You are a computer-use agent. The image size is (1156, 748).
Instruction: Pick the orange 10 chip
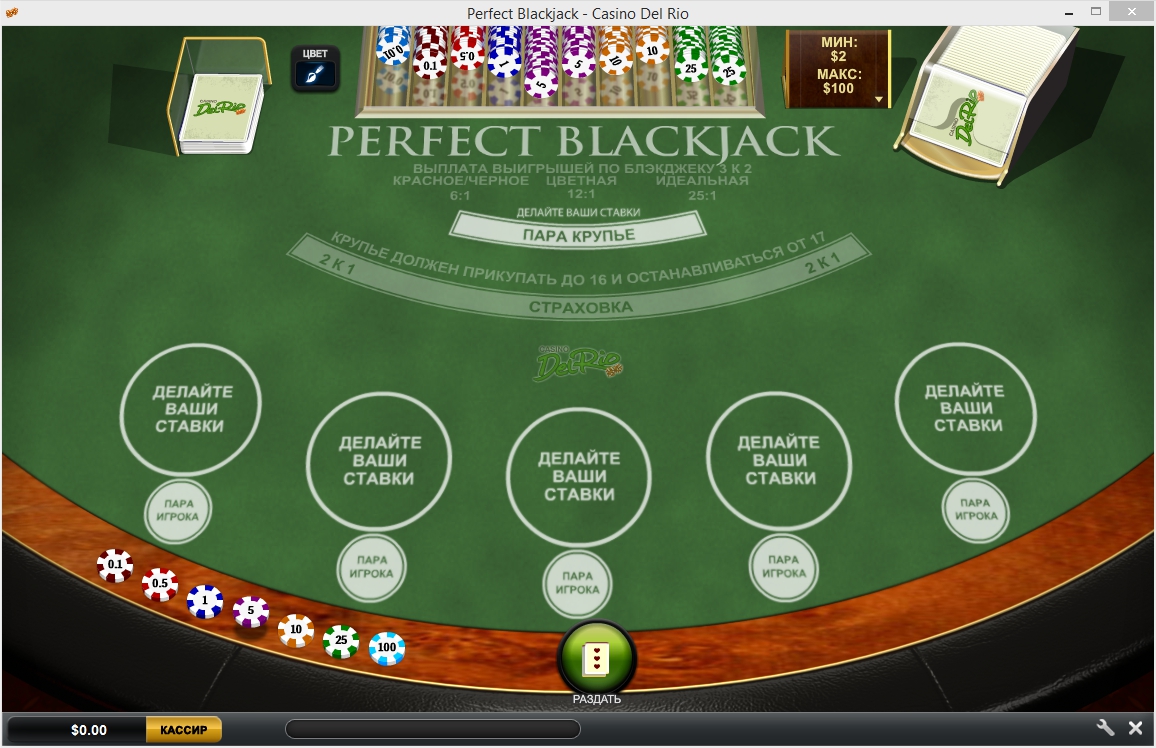[296, 630]
